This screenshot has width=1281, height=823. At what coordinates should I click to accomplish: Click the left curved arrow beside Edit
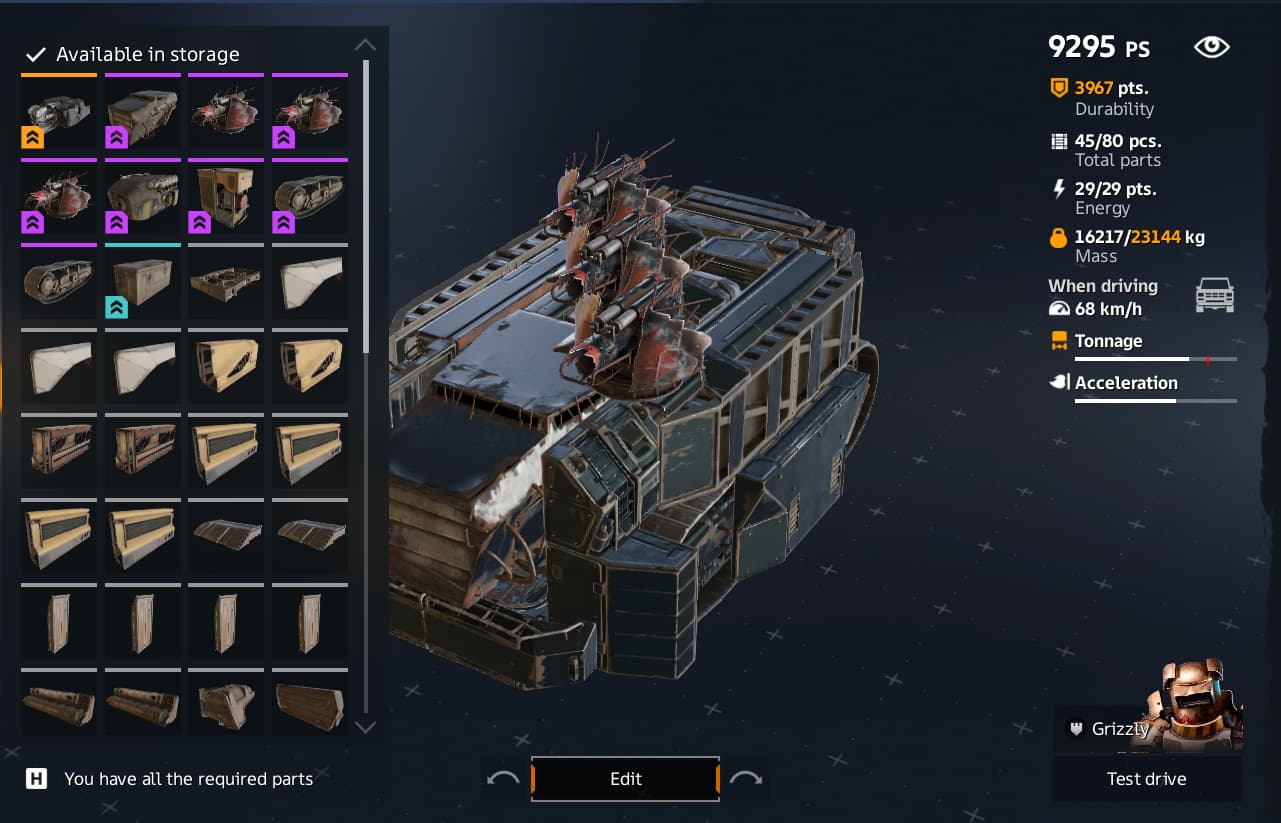click(503, 779)
